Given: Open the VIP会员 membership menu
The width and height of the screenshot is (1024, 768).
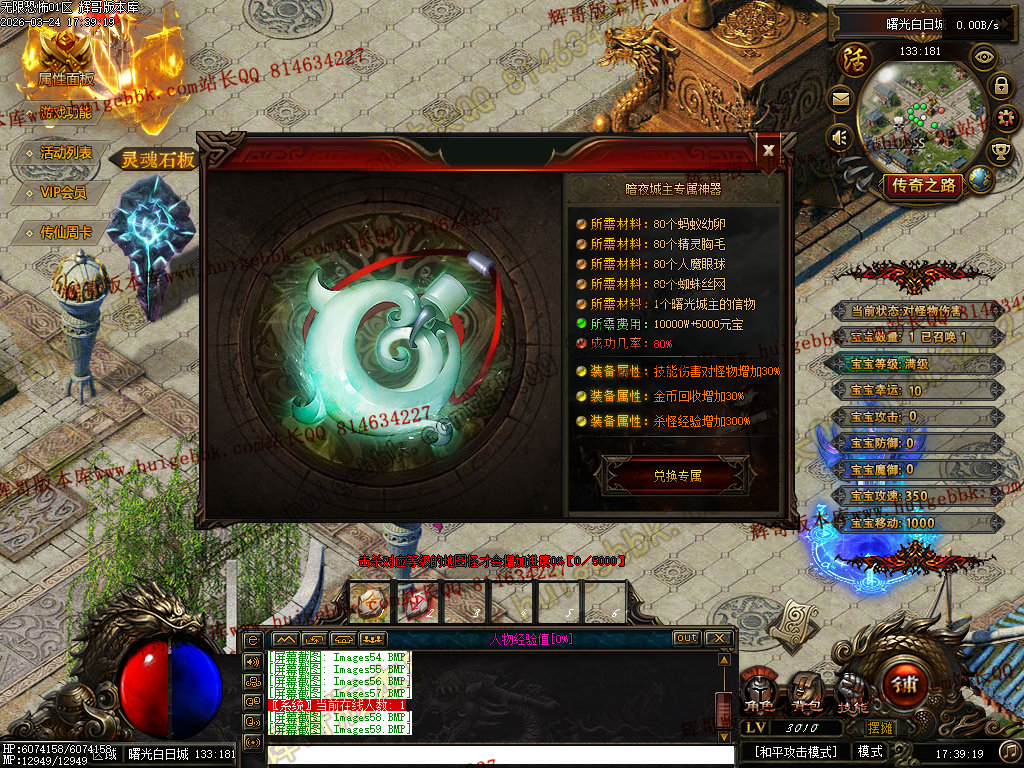Looking at the screenshot, I should (63, 193).
